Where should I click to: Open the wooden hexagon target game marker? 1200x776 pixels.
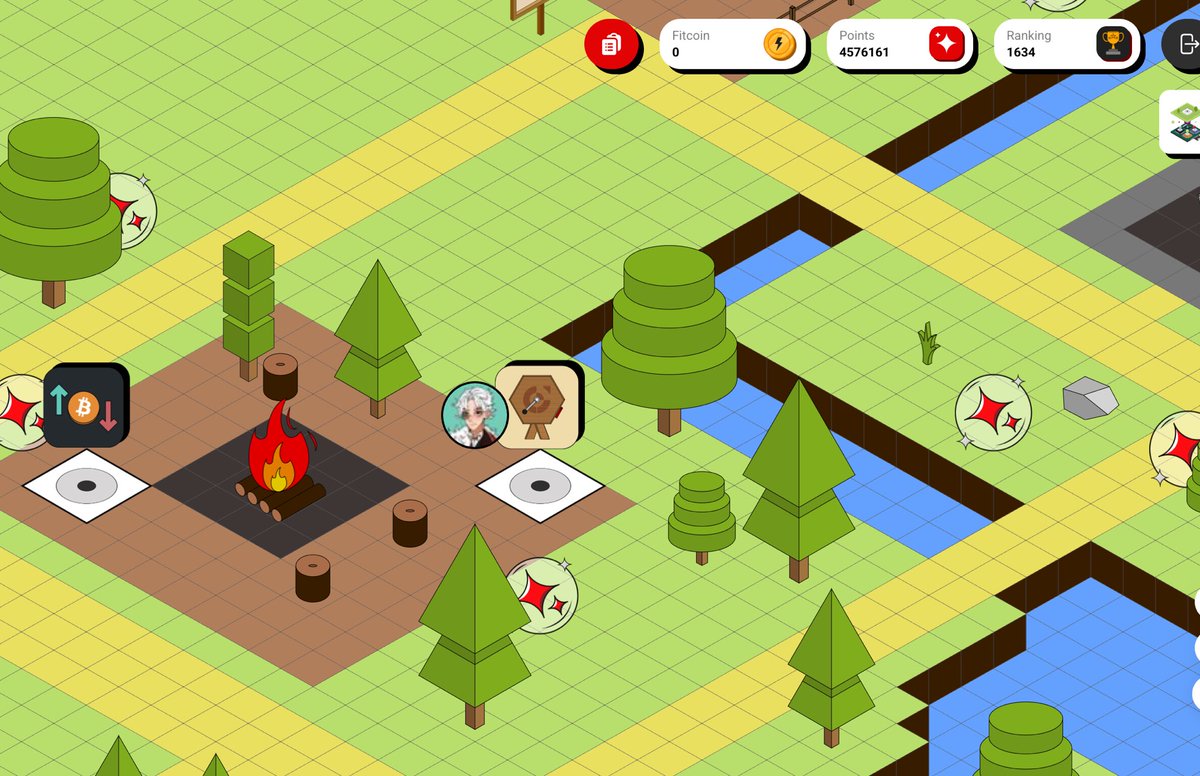(x=538, y=404)
